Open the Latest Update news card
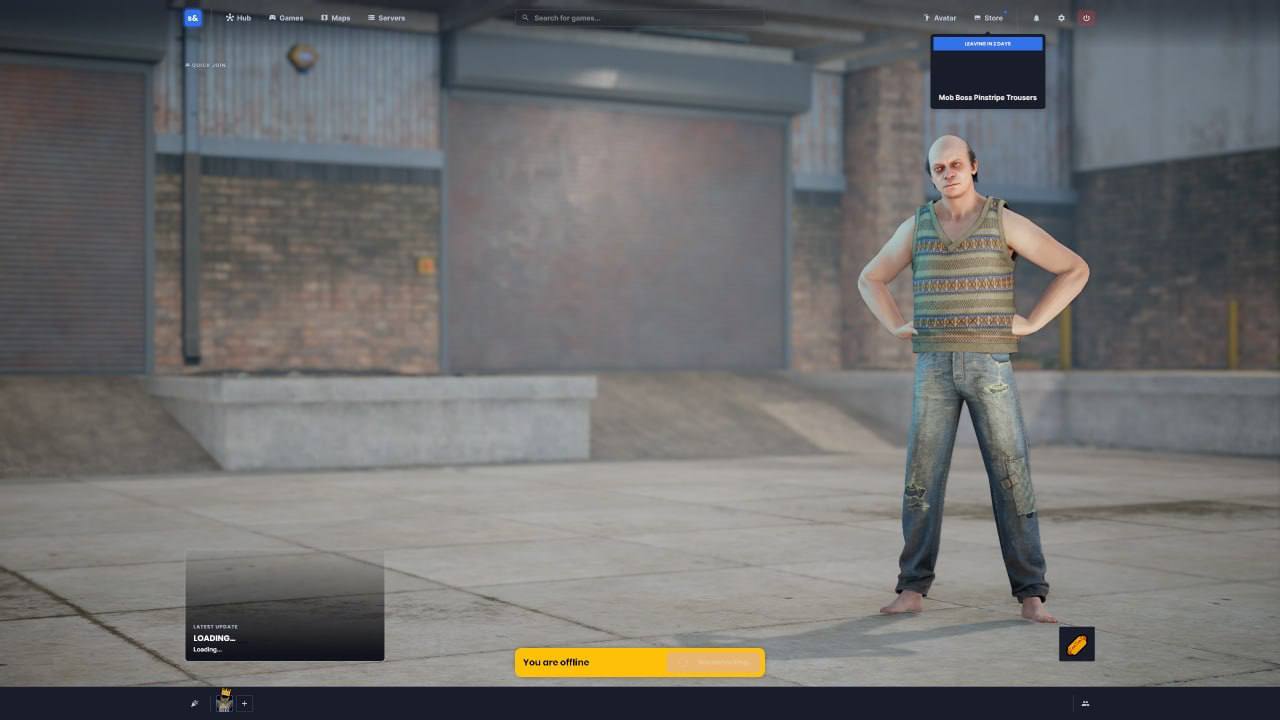1280x720 pixels. [x=285, y=605]
